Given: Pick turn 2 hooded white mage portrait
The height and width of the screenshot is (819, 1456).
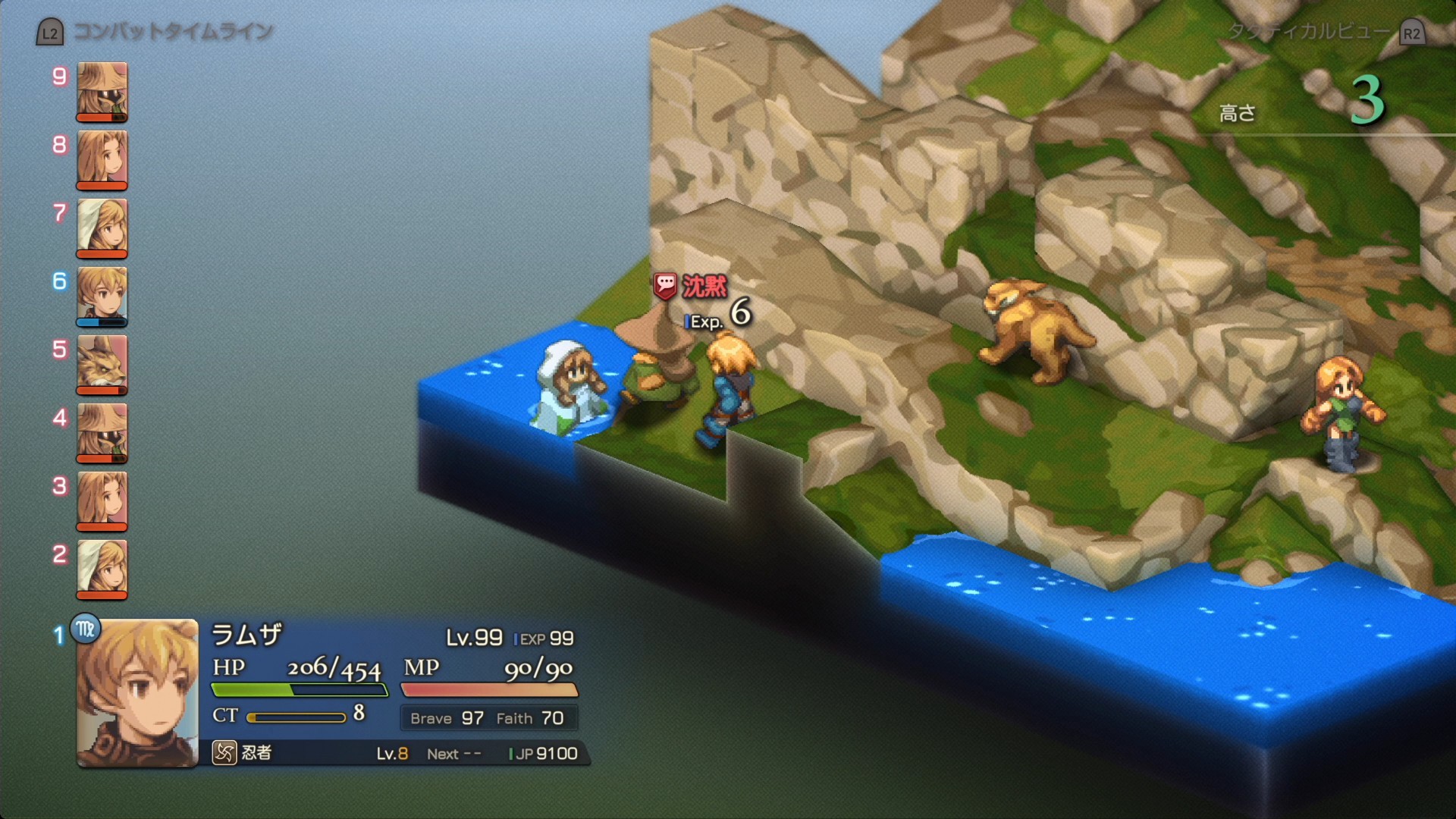Looking at the screenshot, I should tap(102, 569).
